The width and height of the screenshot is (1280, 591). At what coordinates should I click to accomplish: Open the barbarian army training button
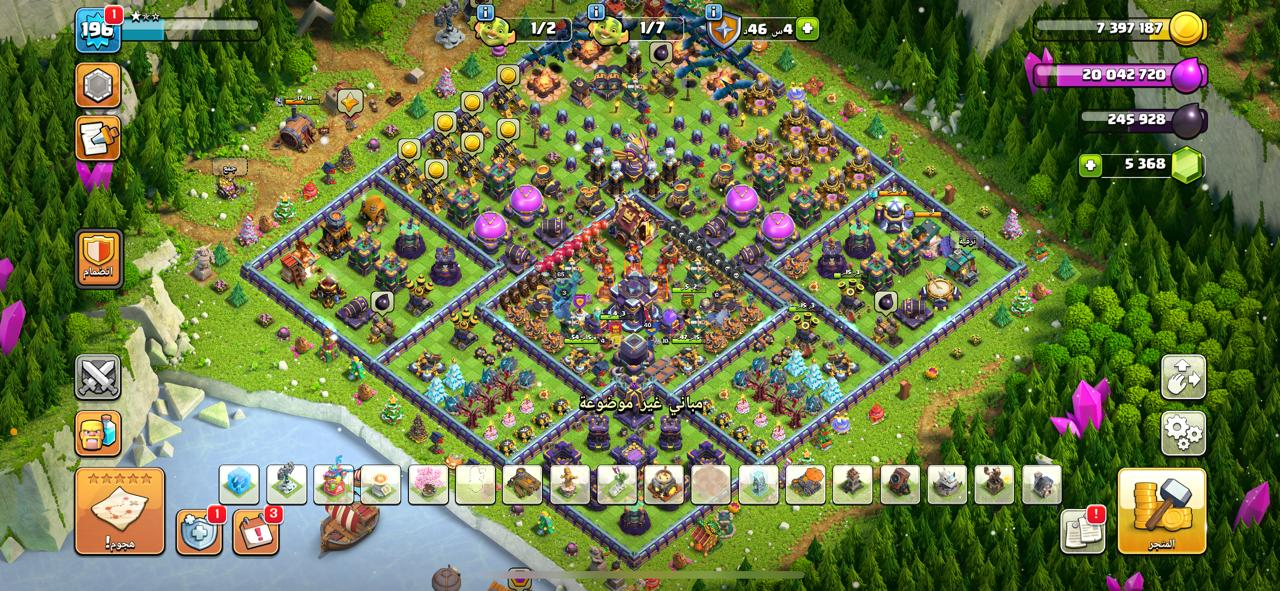98,433
